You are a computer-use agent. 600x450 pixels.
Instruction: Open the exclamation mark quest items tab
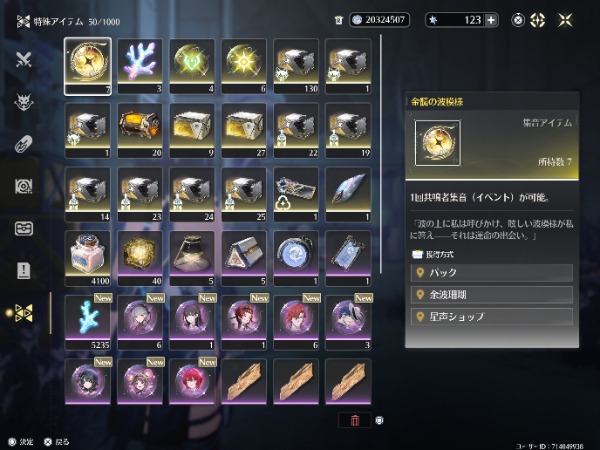point(24,269)
